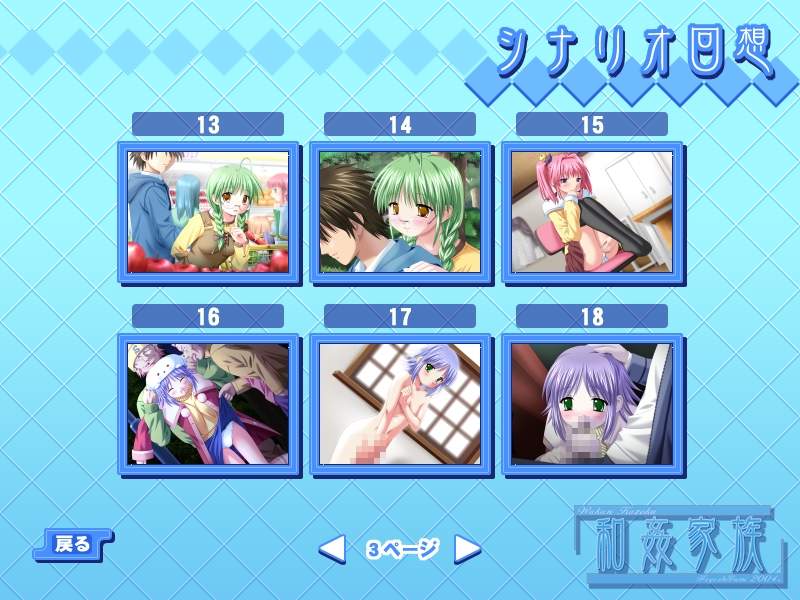
Task: Click the 戻る back button
Action: [x=73, y=544]
